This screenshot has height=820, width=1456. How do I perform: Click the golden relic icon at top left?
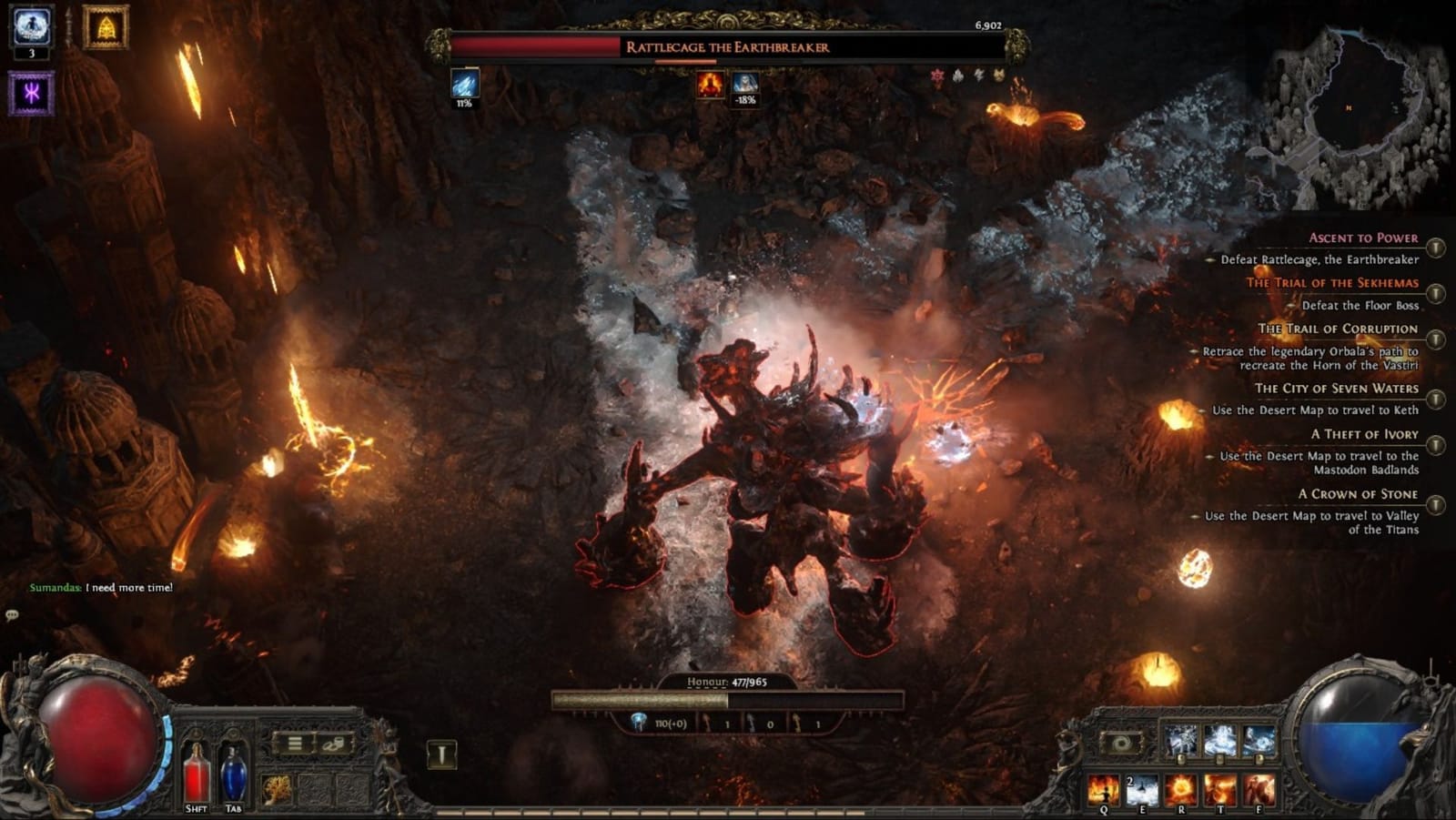point(103,27)
